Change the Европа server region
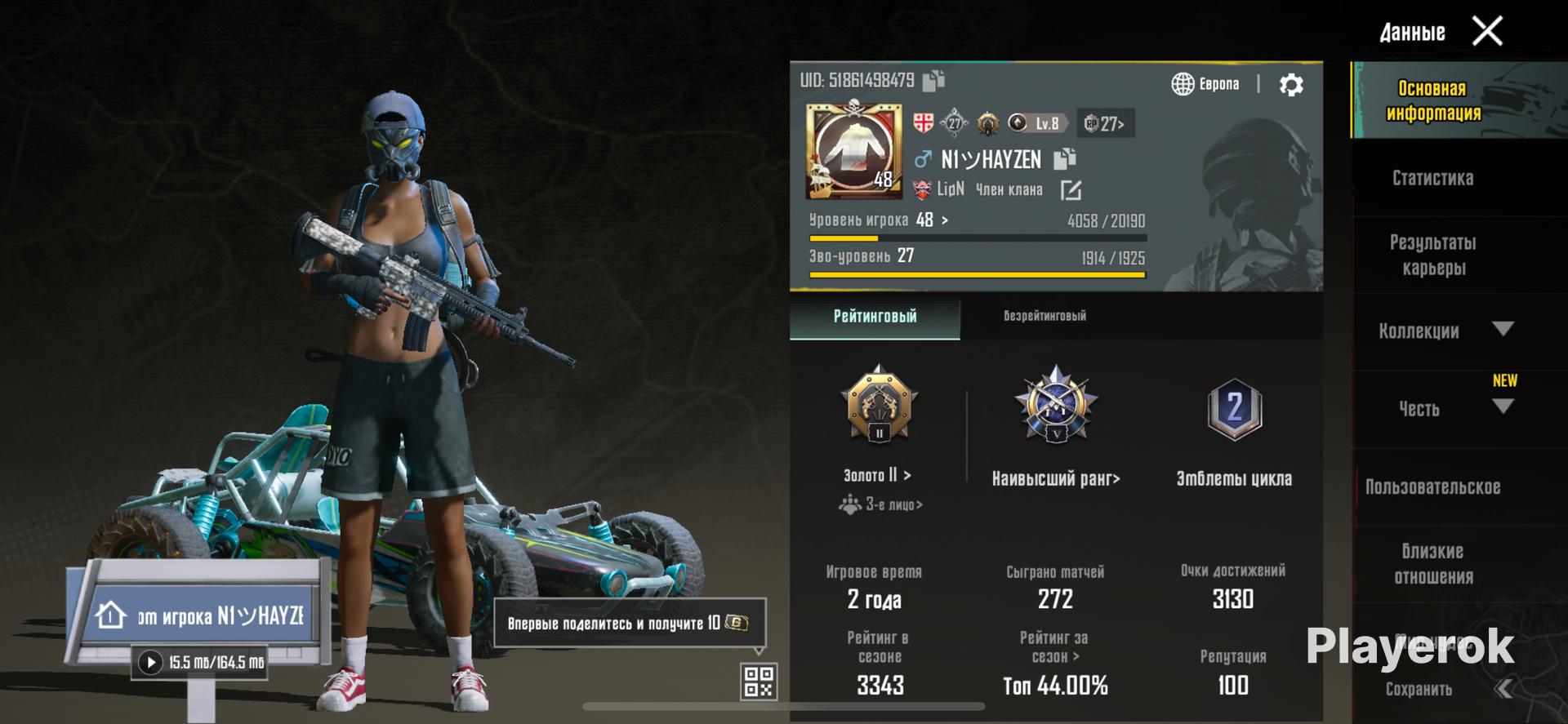 [x=1205, y=84]
